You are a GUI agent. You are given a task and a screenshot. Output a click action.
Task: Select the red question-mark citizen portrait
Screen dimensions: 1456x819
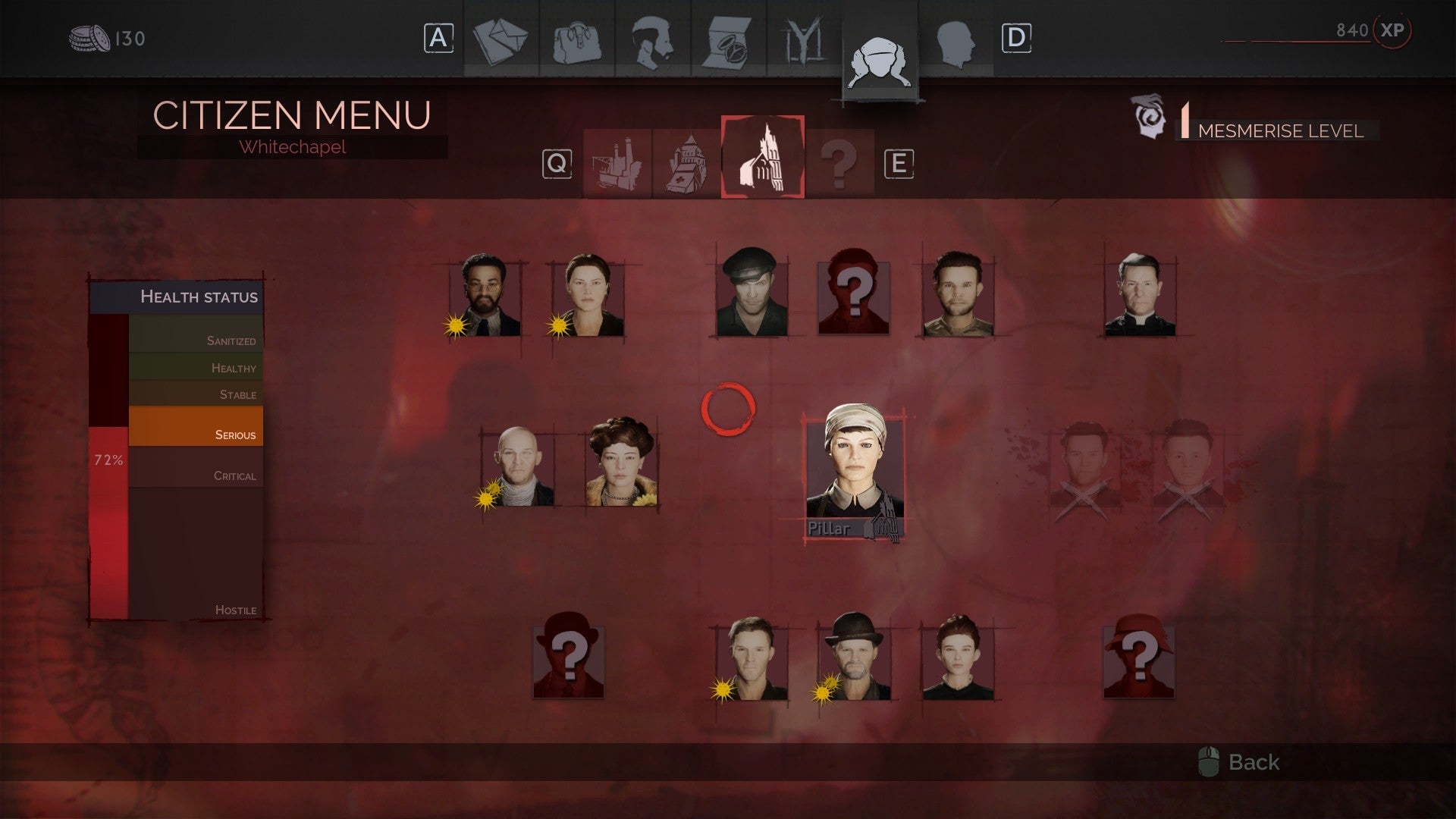853,296
